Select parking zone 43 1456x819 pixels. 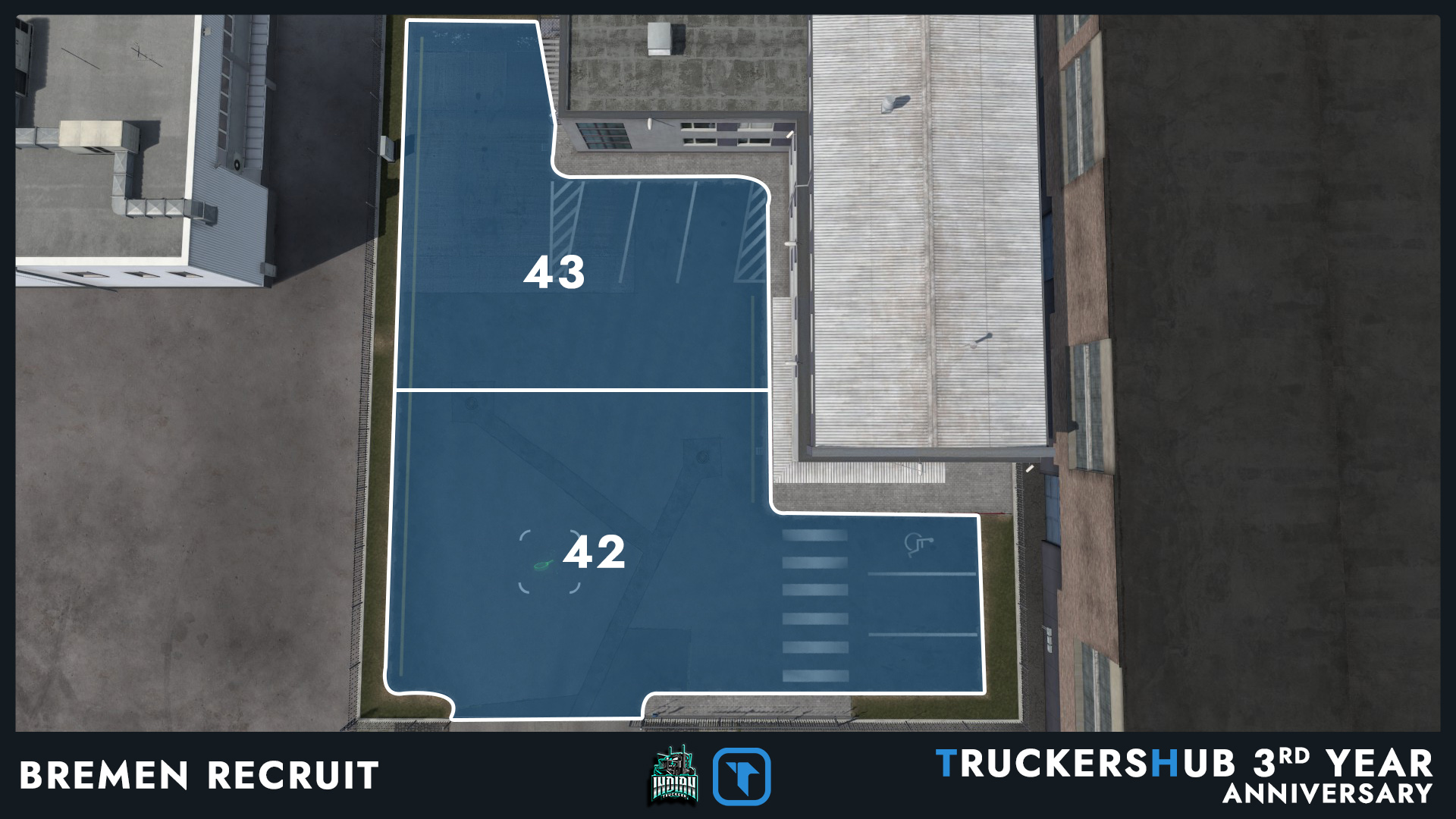tap(554, 273)
